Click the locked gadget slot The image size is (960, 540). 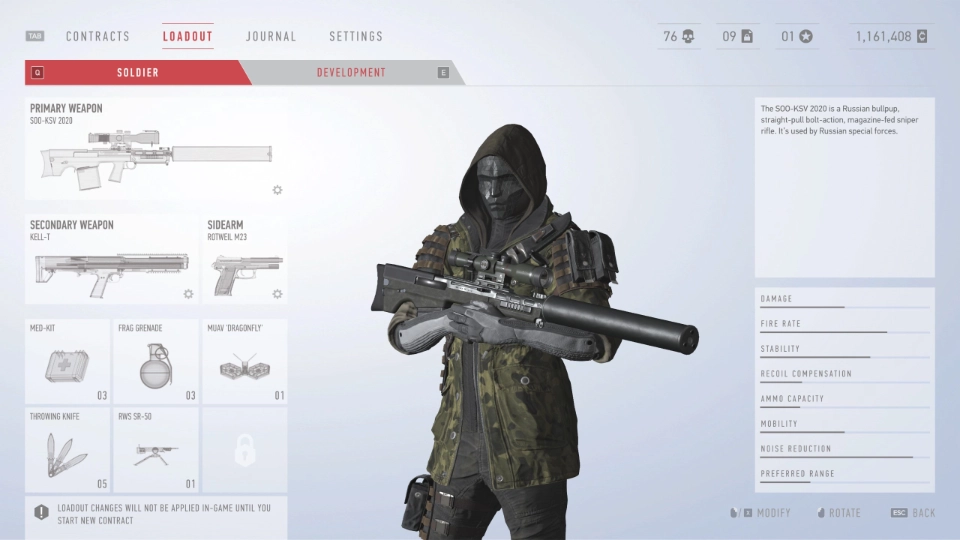coord(244,451)
